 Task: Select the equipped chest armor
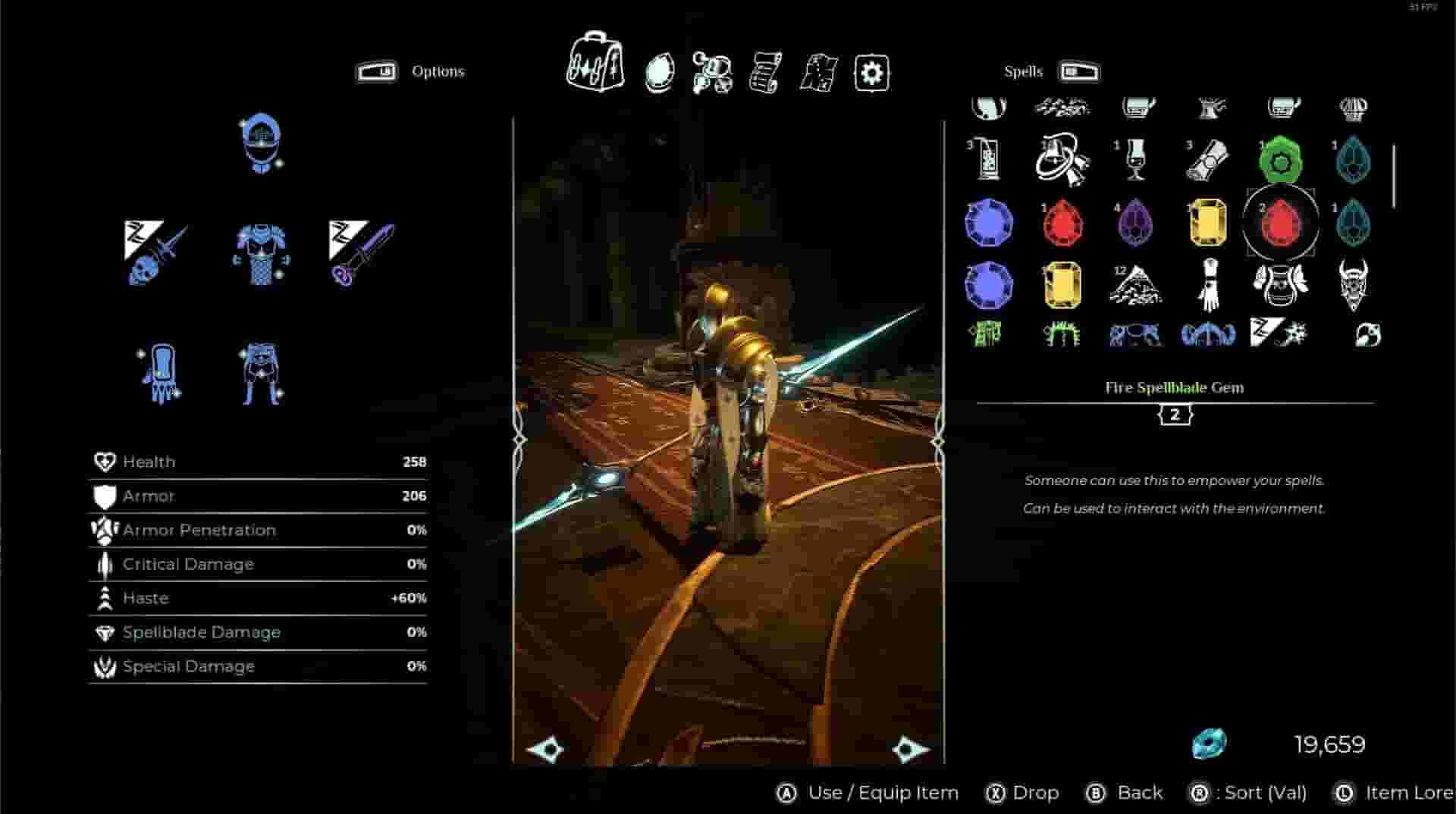(262, 254)
